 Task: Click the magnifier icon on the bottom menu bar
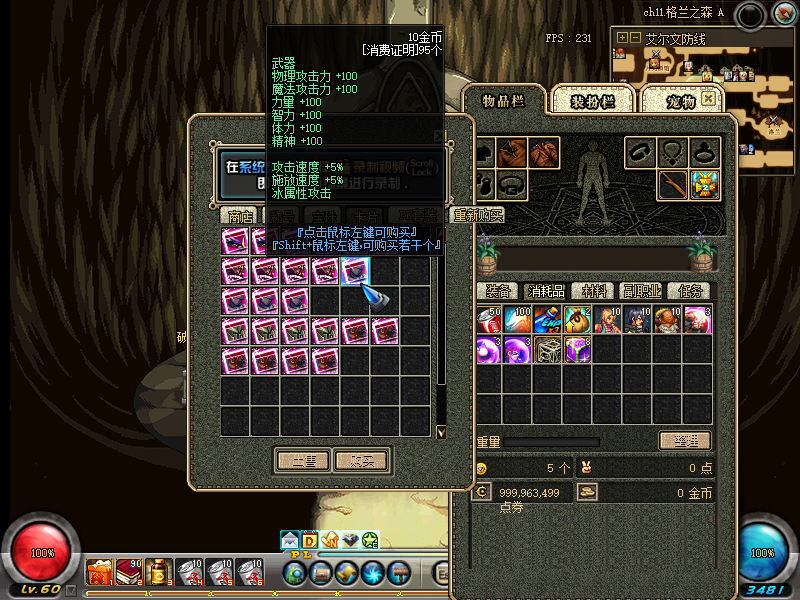295,573
